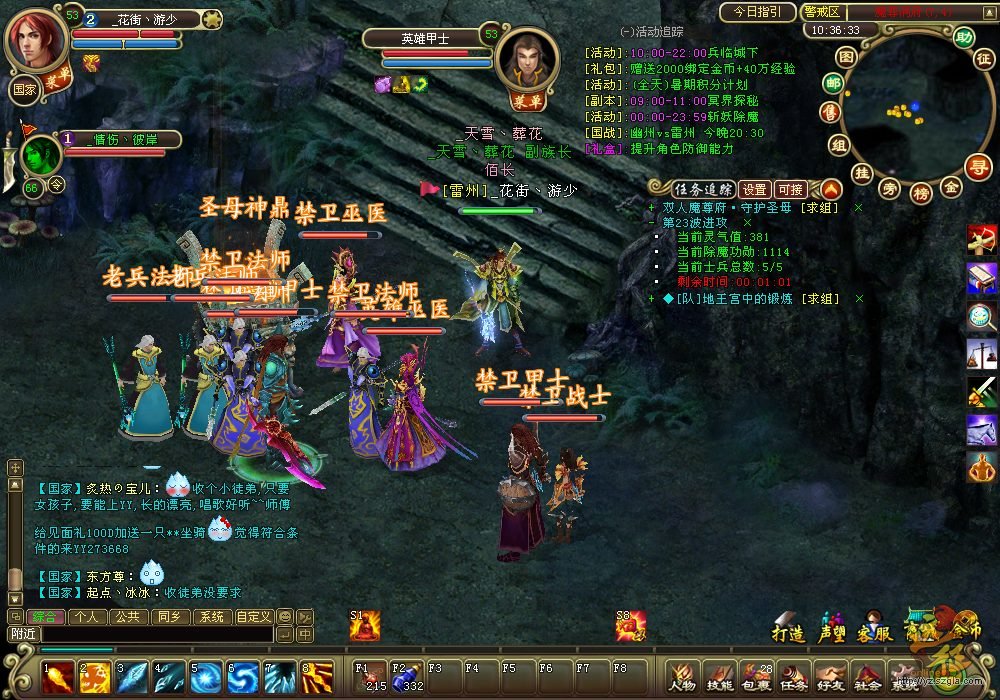The width and height of the screenshot is (1000, 700).
Task: Open the 今日指引 daily guide
Action: (757, 12)
